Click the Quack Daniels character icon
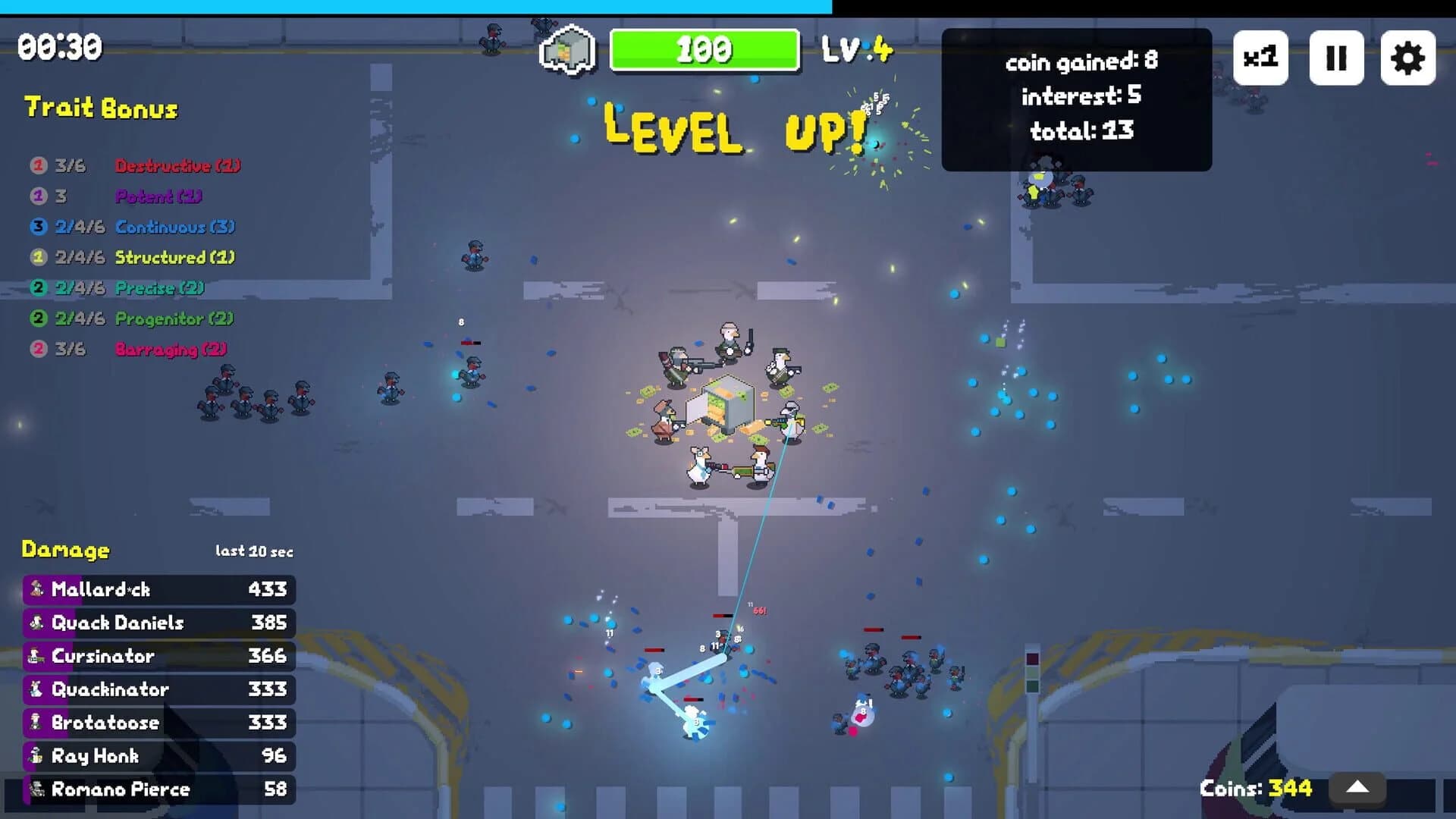Viewport: 1456px width, 819px height. (x=36, y=623)
